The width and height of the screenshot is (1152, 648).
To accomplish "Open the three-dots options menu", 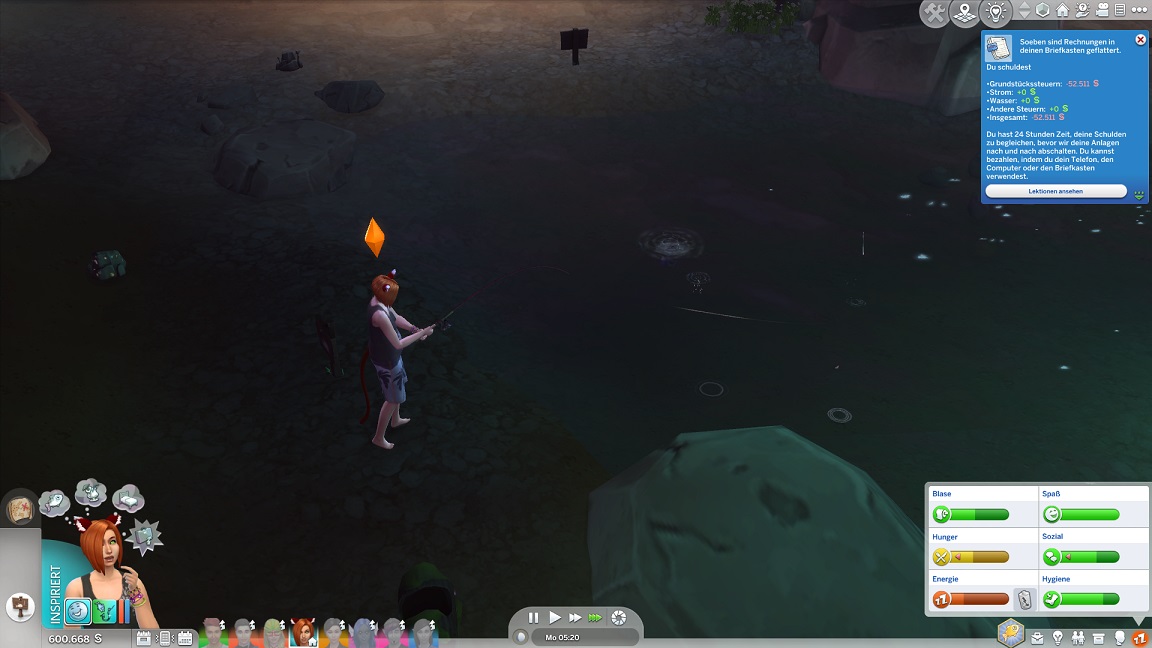I will coord(1138,10).
